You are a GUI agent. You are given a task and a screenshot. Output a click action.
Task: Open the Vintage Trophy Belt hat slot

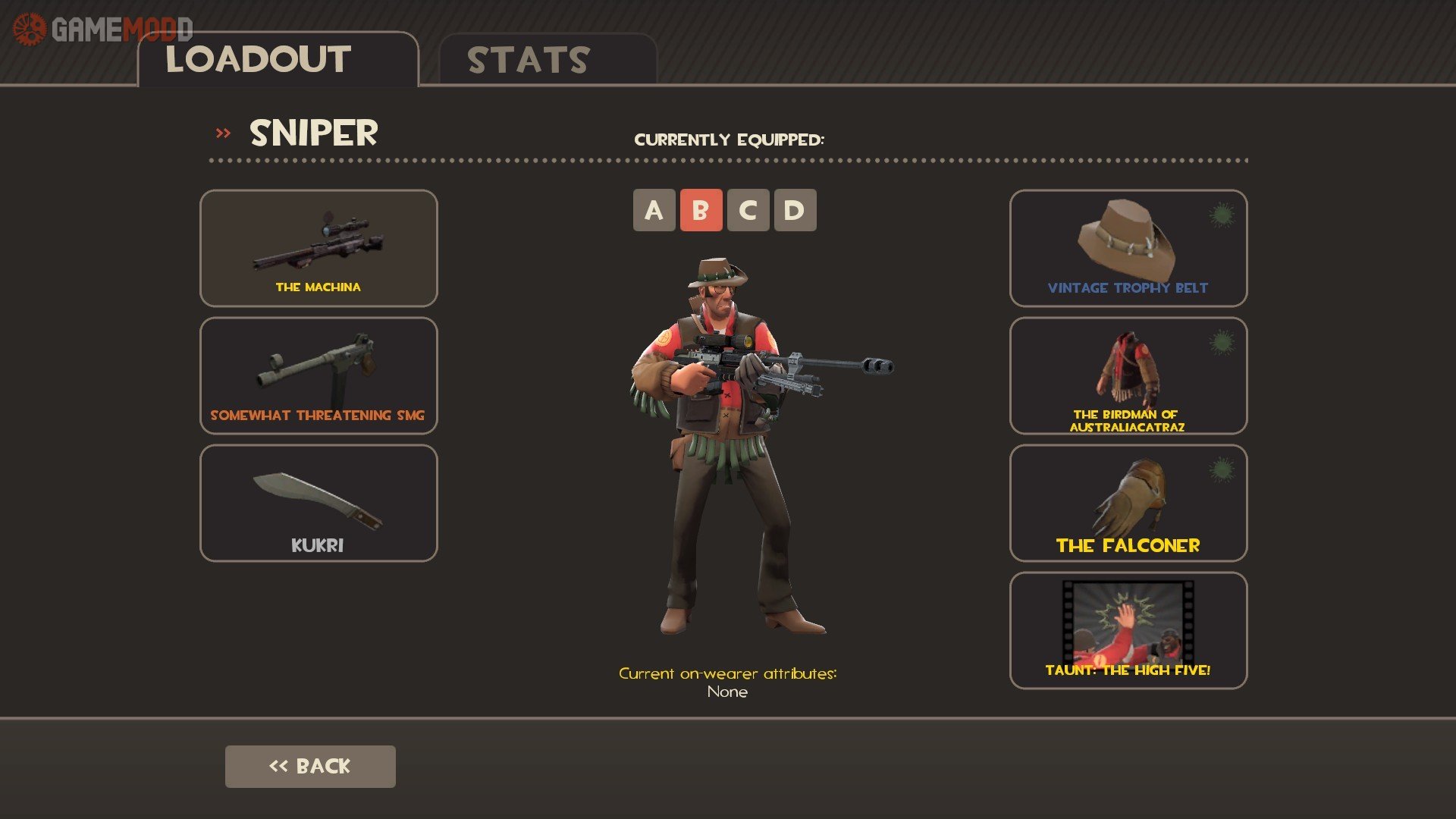1128,248
